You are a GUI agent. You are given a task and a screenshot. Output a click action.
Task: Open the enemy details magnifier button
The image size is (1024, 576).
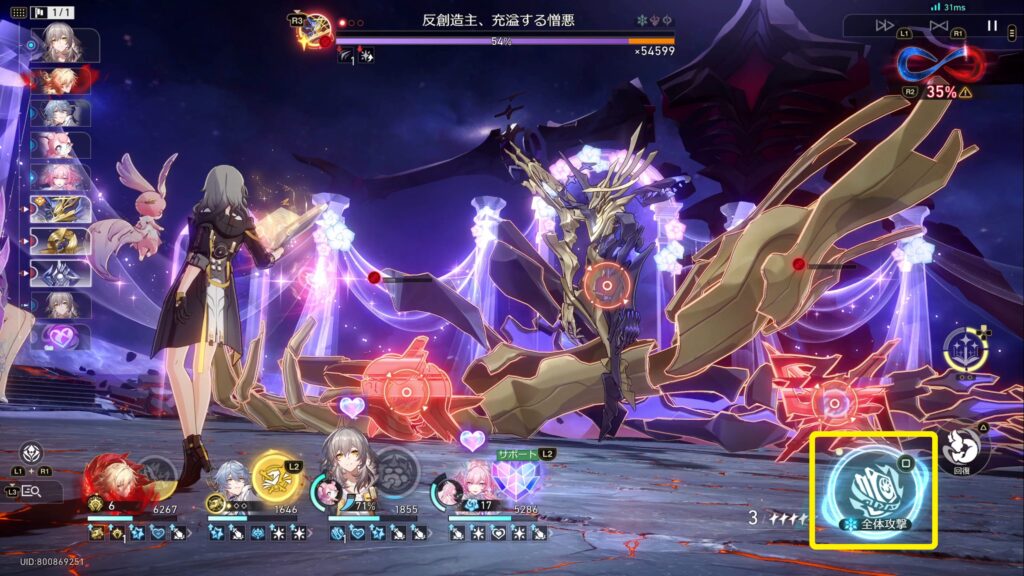30,490
